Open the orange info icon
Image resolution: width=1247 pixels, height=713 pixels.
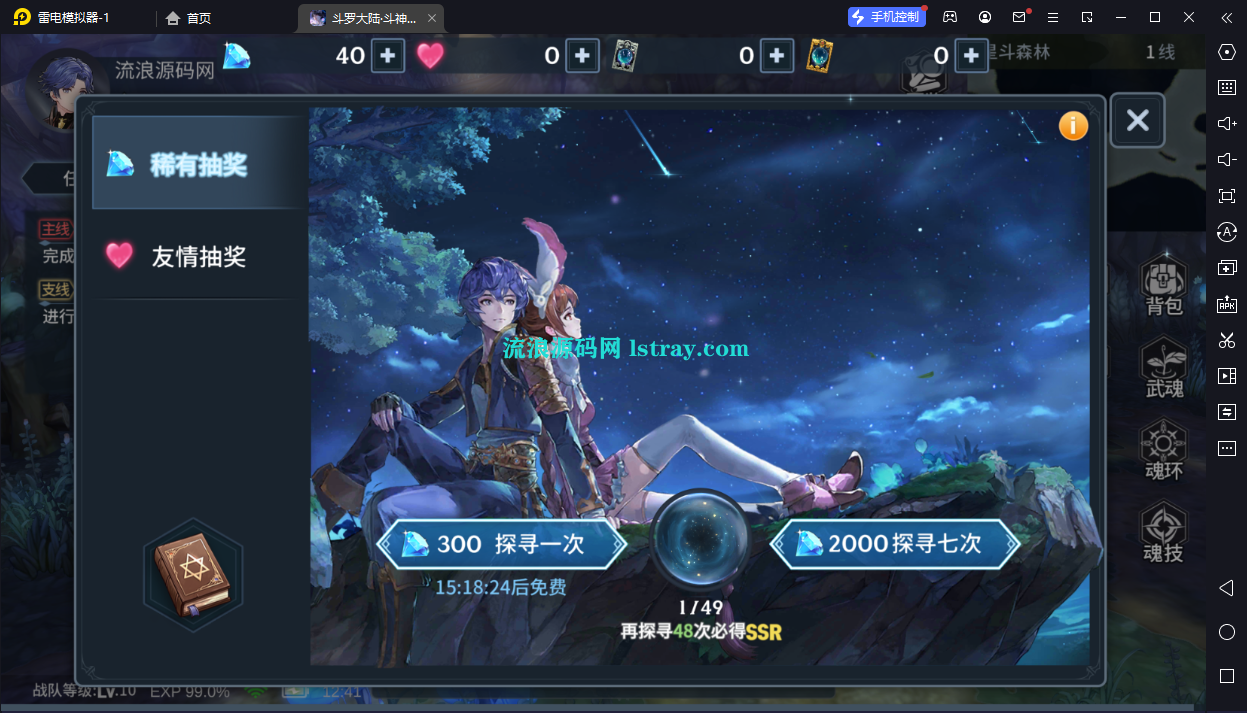click(1073, 125)
